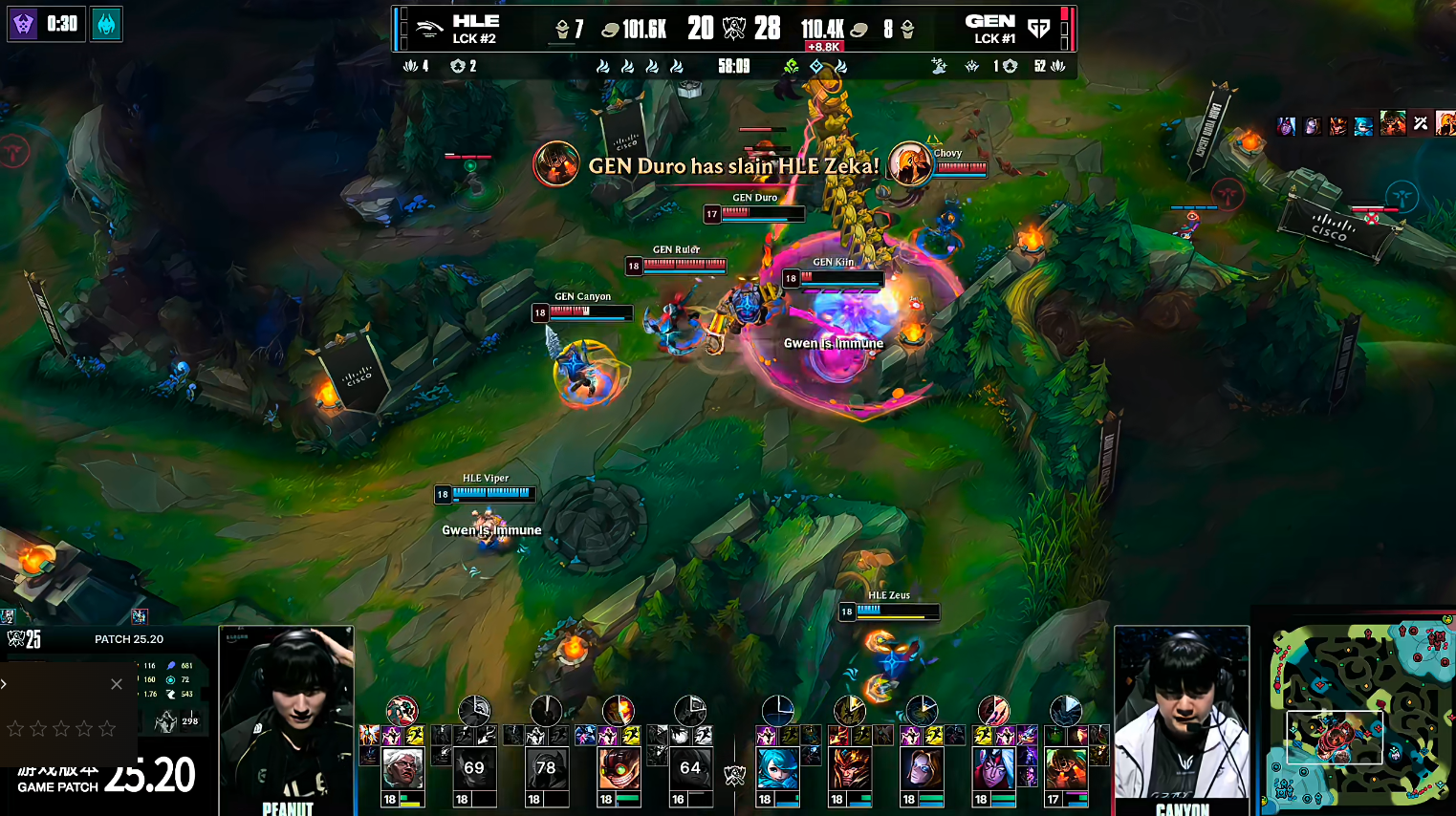Expand the chevron arrow on the rating popup
Screen dimensions: 1456x816
pos(4,683)
